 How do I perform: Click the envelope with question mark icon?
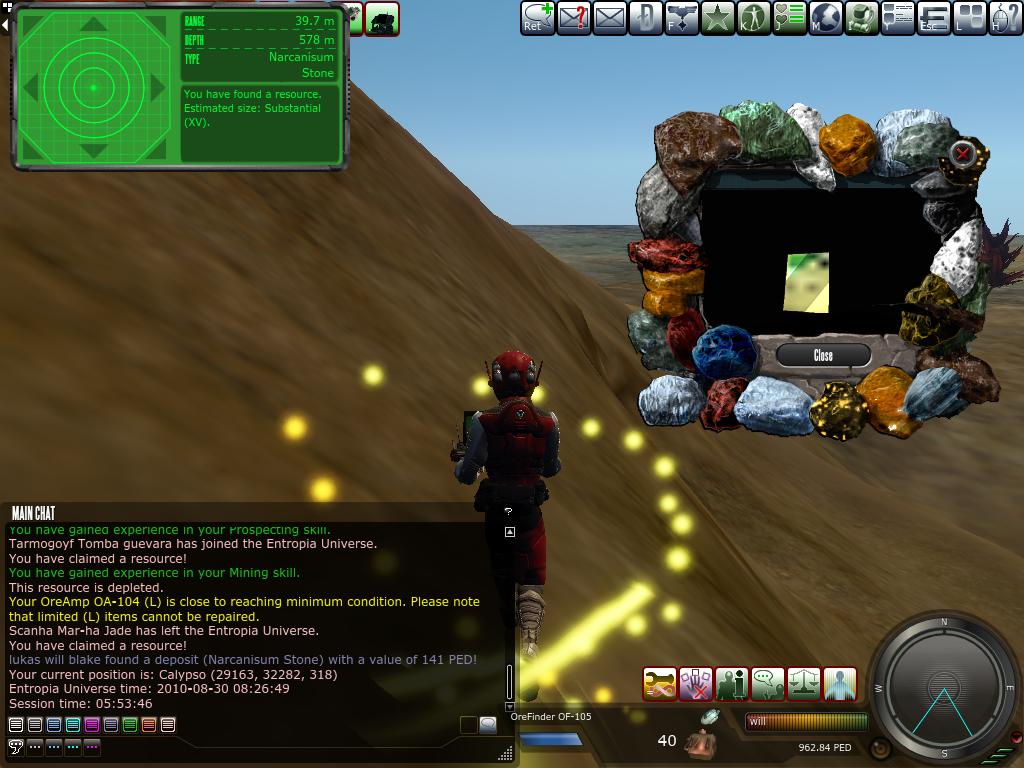pos(574,17)
